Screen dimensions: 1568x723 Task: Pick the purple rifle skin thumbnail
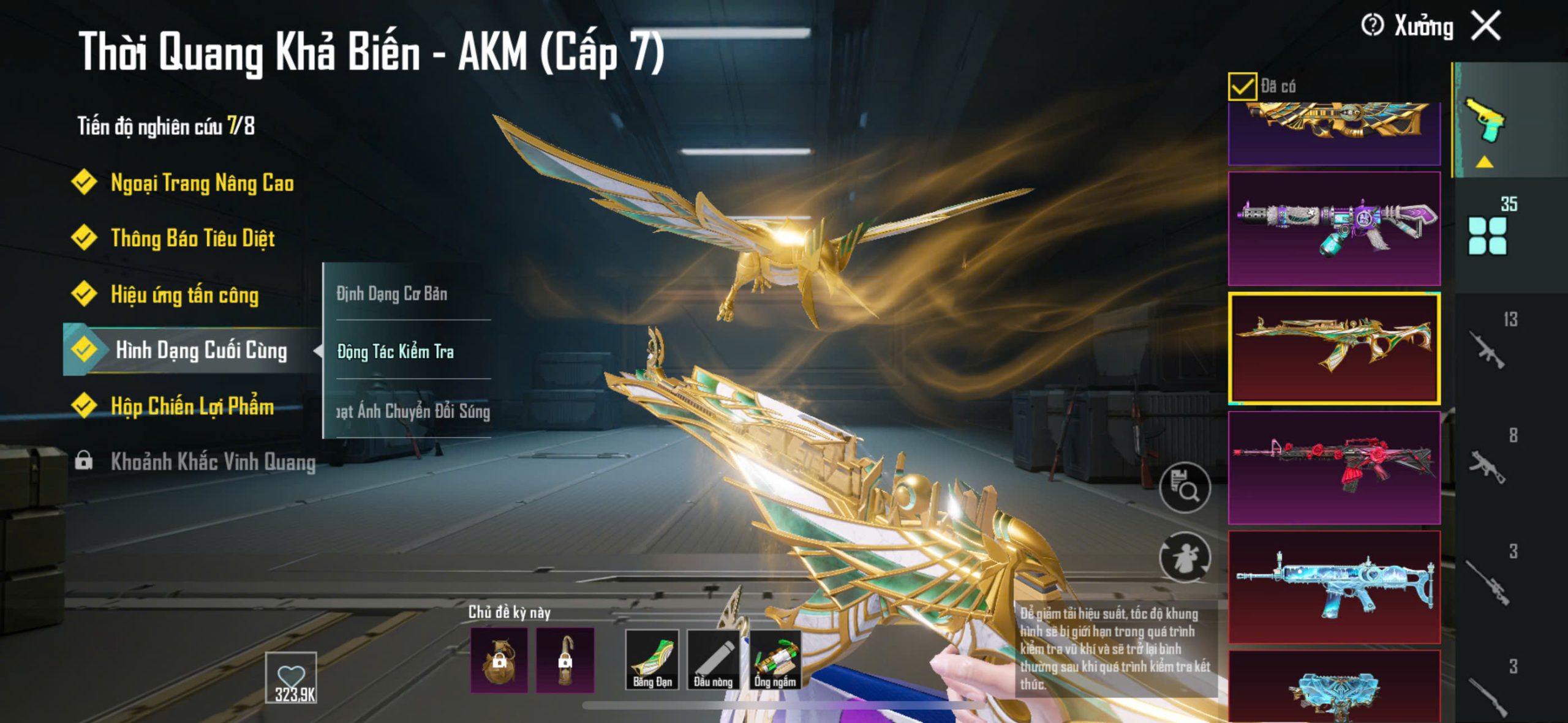tap(1334, 228)
